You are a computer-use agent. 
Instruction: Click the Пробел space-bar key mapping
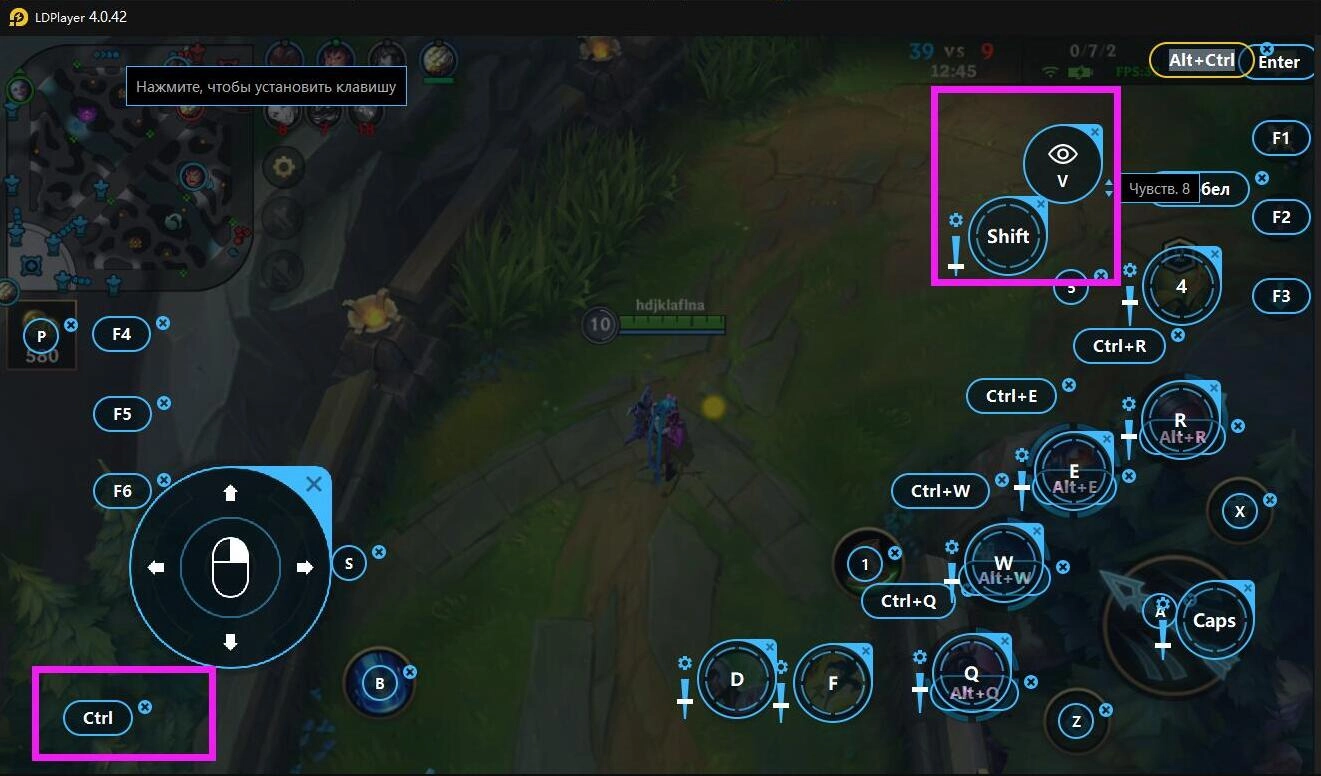click(1214, 188)
